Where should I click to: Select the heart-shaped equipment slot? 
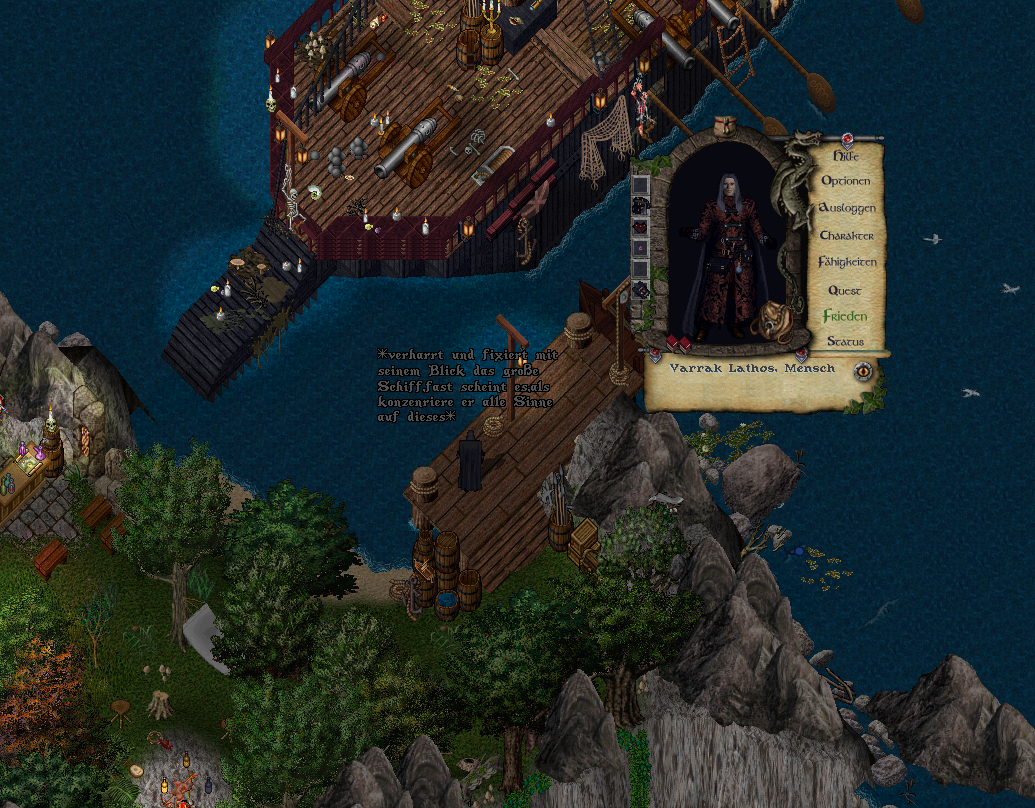click(640, 226)
